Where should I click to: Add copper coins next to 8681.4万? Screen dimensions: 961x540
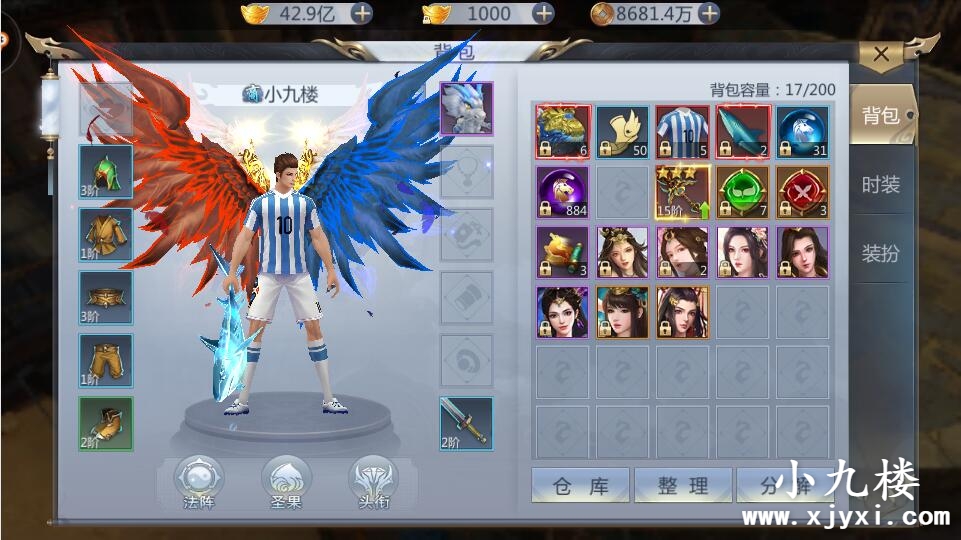pyautogui.click(x=708, y=13)
